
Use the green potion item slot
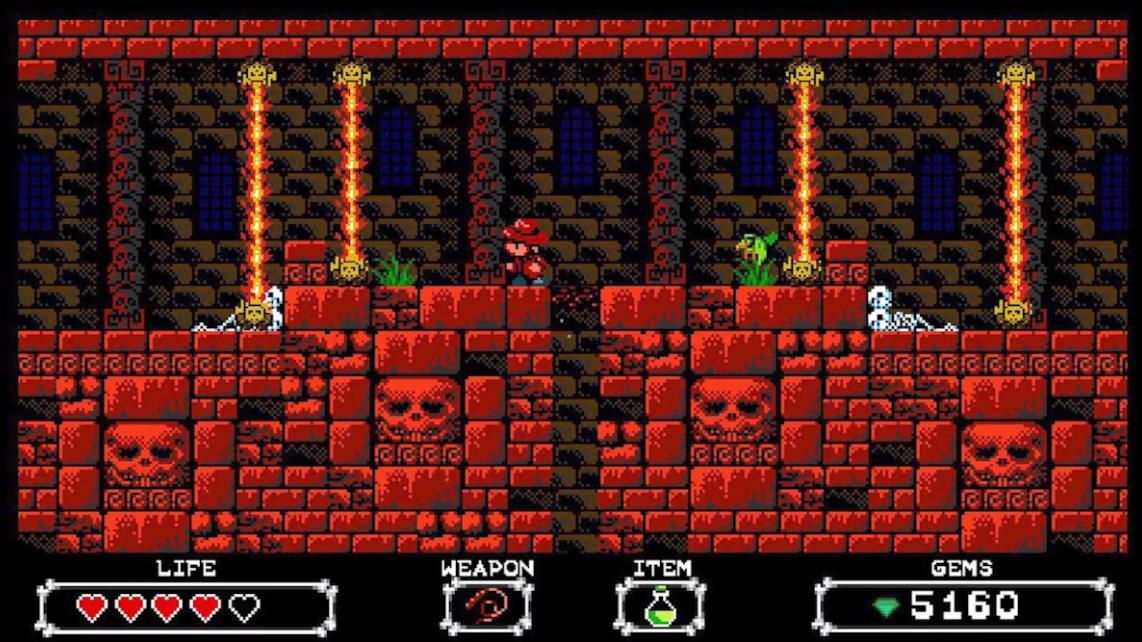660,606
